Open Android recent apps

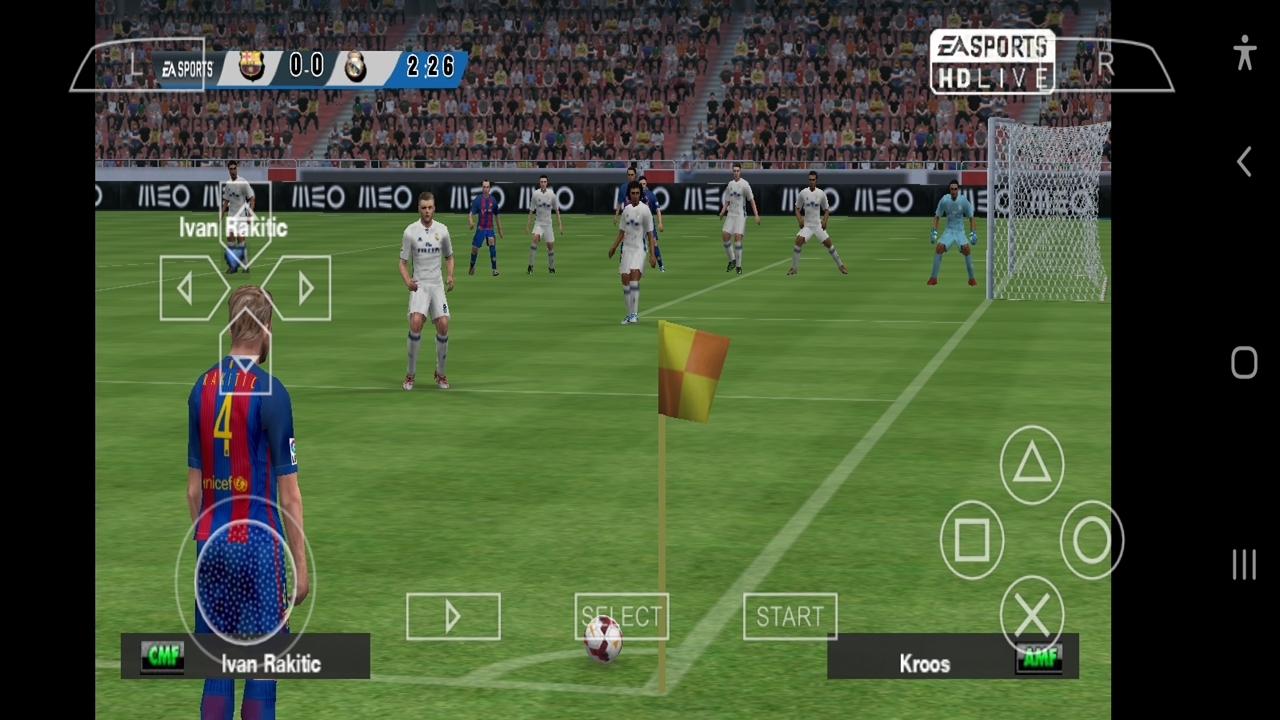[x=1244, y=564]
